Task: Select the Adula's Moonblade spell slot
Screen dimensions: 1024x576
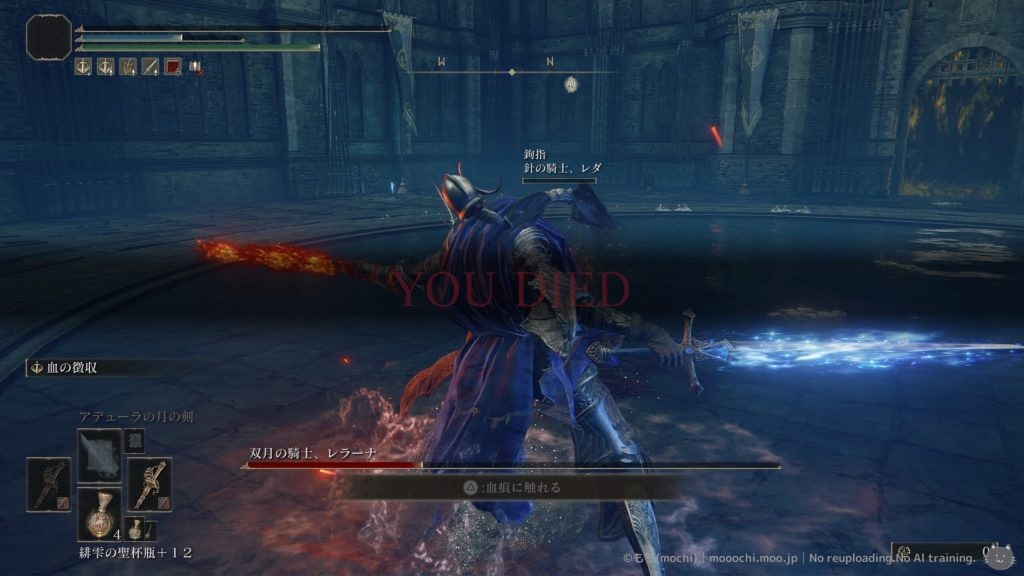Action: [x=100, y=456]
